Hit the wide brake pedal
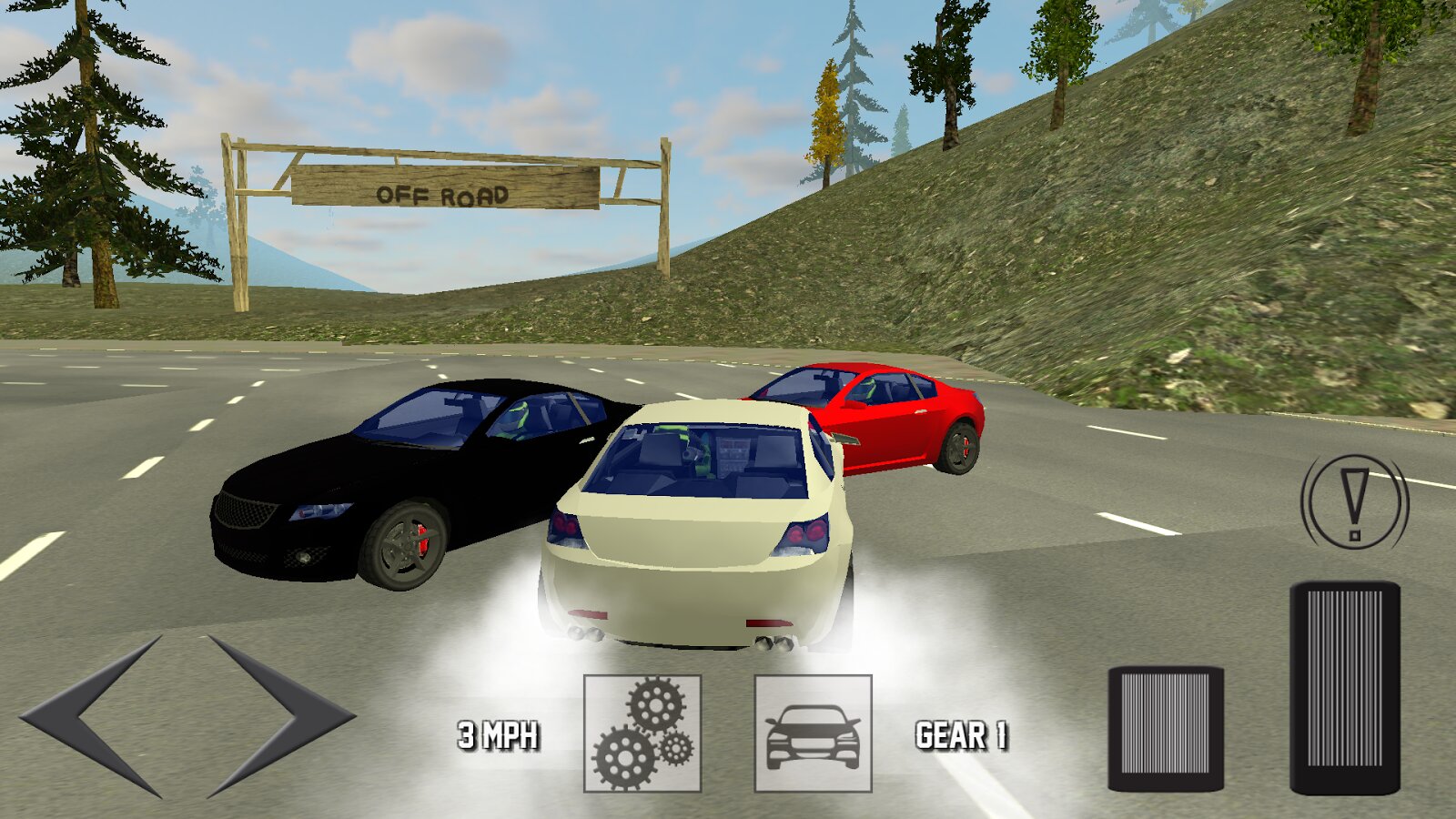Screen dimensions: 1456x819 (1166, 729)
